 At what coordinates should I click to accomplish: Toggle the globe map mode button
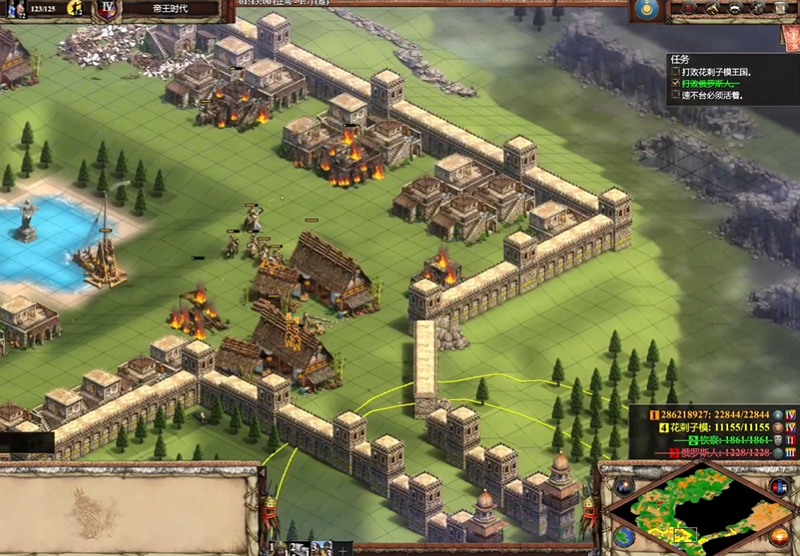[x=624, y=535]
